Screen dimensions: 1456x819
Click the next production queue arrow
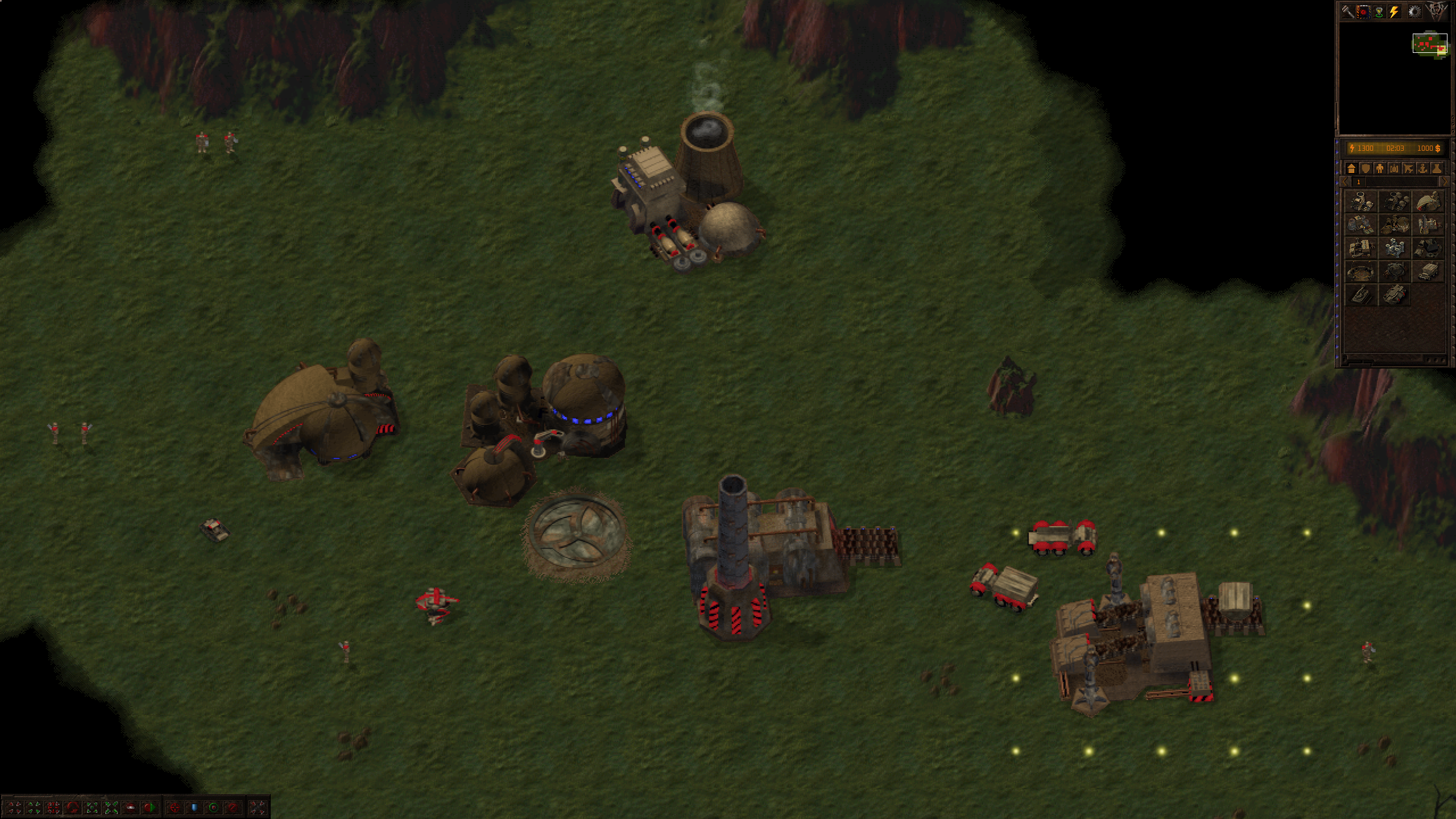1443,182
